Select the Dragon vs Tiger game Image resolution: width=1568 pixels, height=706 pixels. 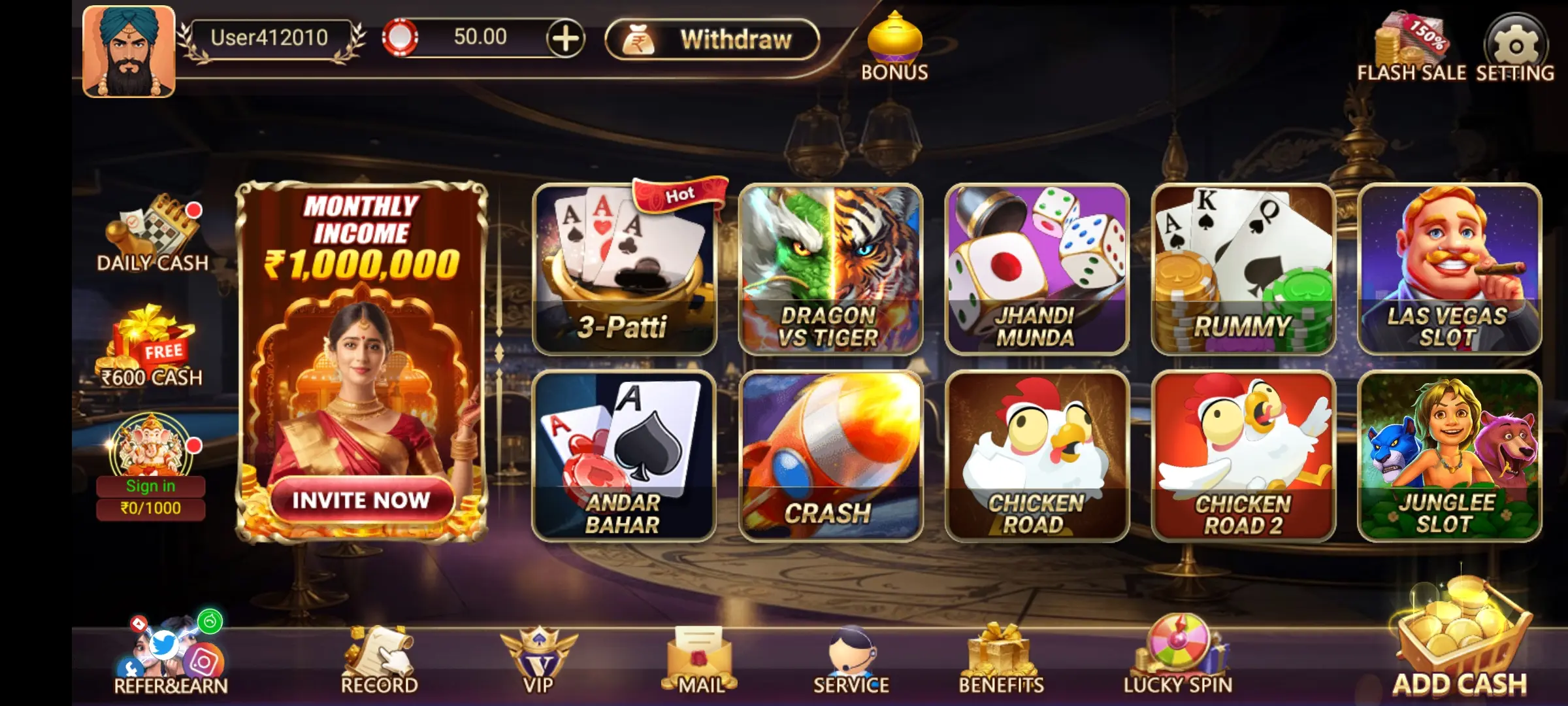point(830,269)
